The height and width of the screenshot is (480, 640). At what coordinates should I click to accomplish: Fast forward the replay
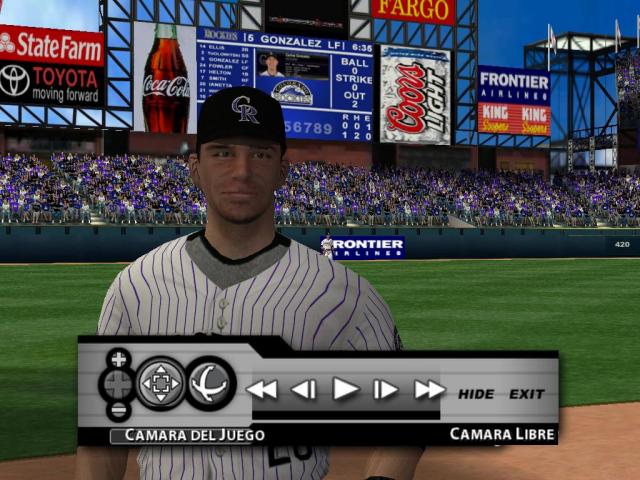pyautogui.click(x=429, y=390)
